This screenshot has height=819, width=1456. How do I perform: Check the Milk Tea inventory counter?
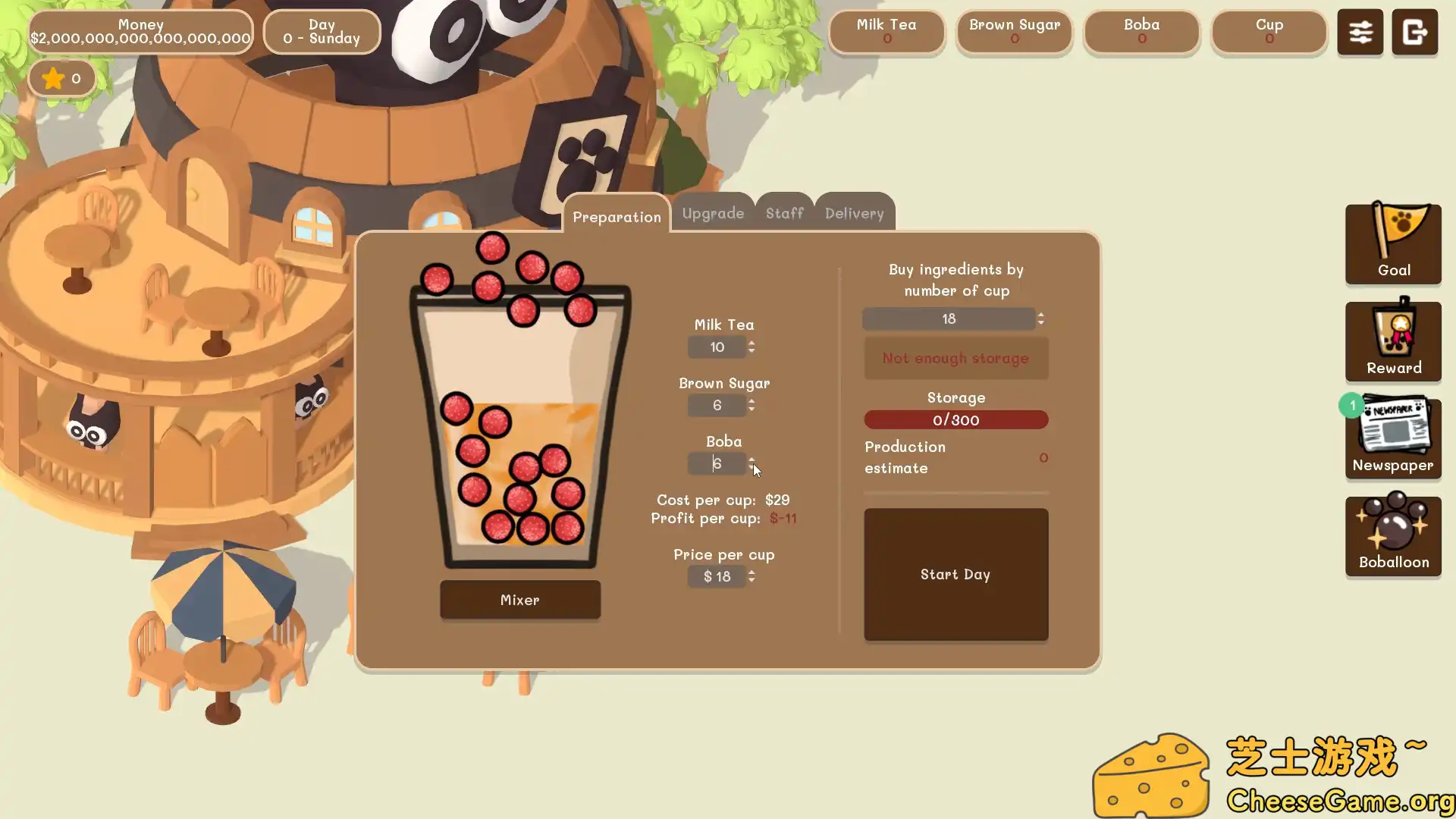pos(886,32)
